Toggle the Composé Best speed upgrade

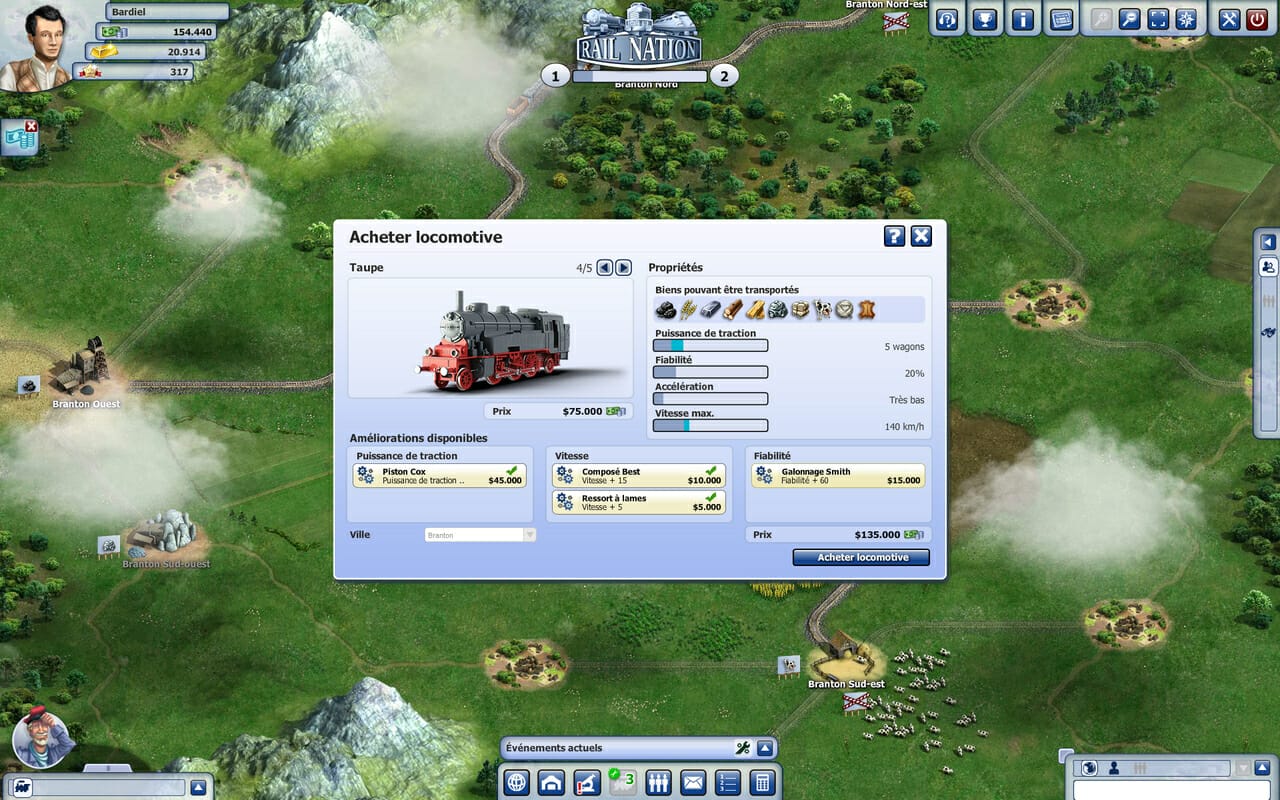click(638, 475)
